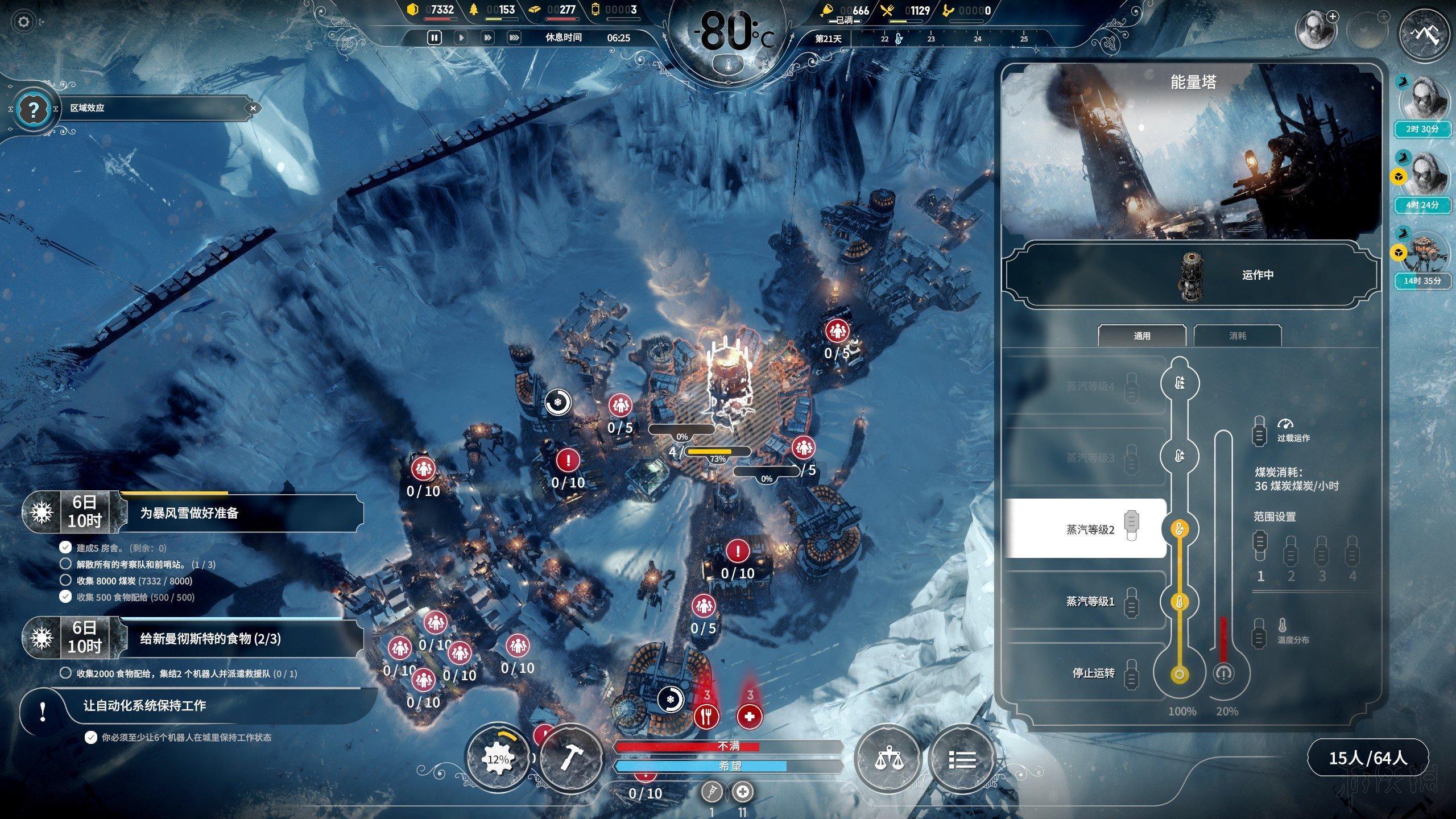Set game to fastest speed
The image size is (1456, 819).
point(514,38)
